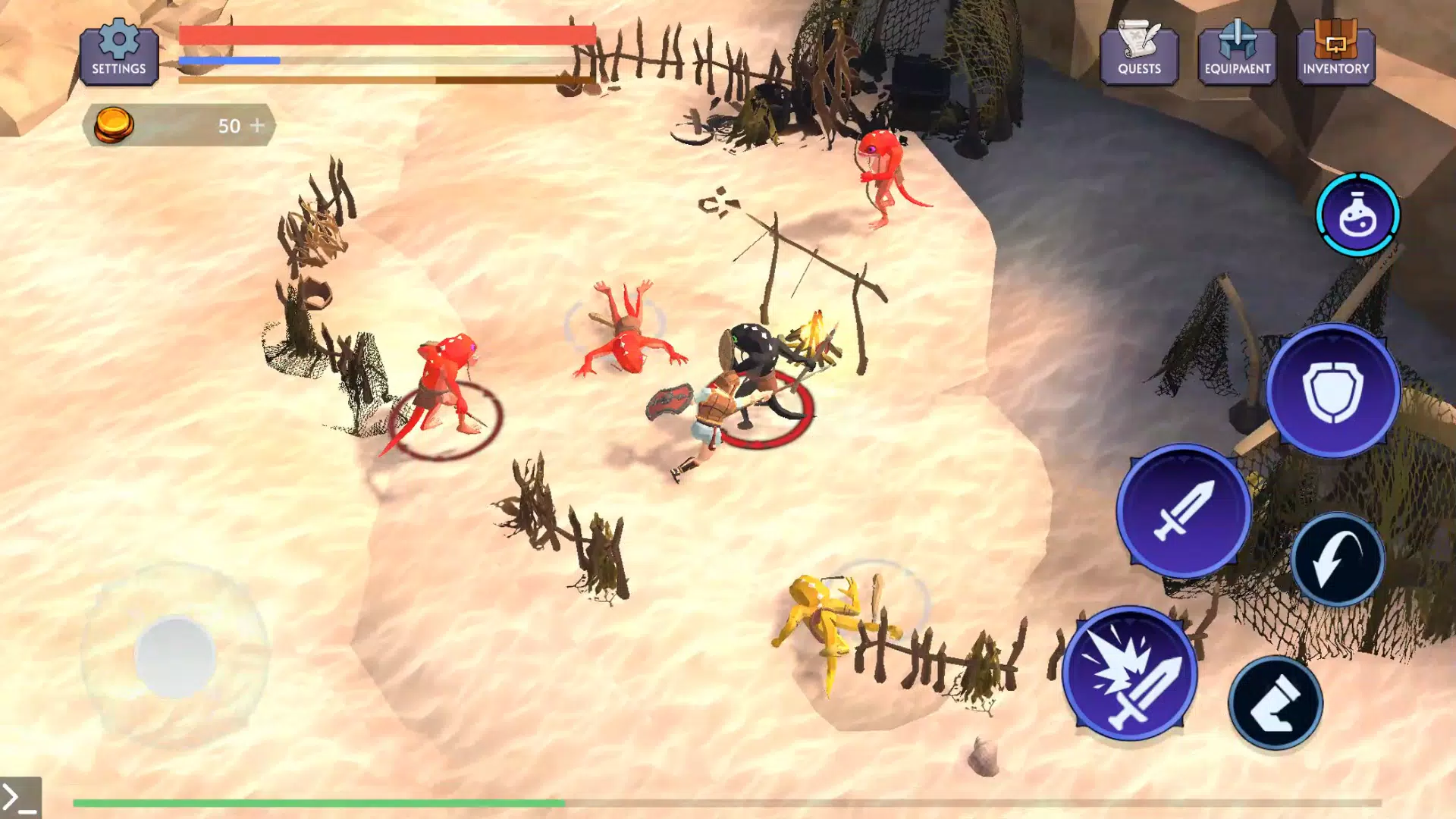Tap the blue mana bar

coord(227,59)
